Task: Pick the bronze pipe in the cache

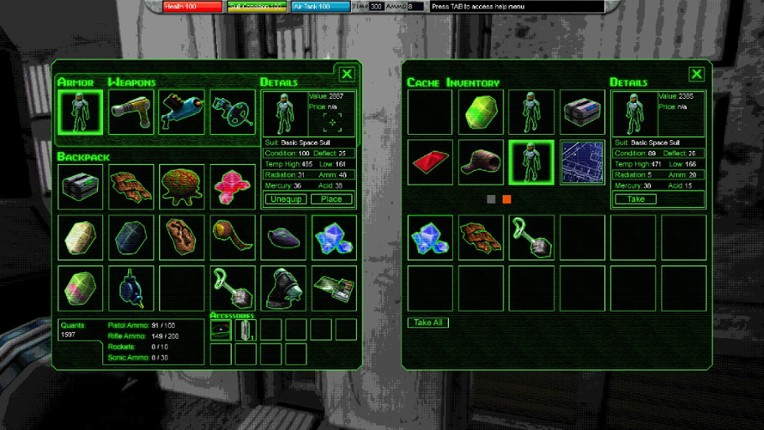Action: click(481, 162)
